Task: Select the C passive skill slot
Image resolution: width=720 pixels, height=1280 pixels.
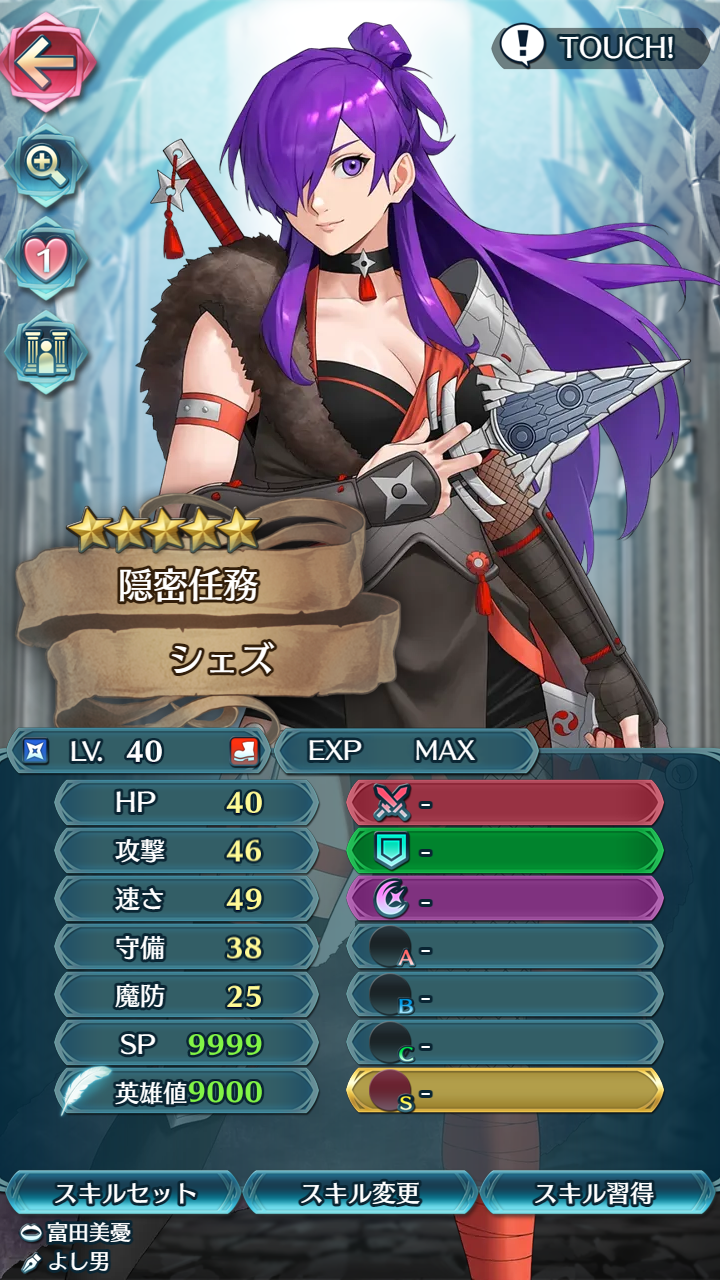Action: [x=505, y=1043]
